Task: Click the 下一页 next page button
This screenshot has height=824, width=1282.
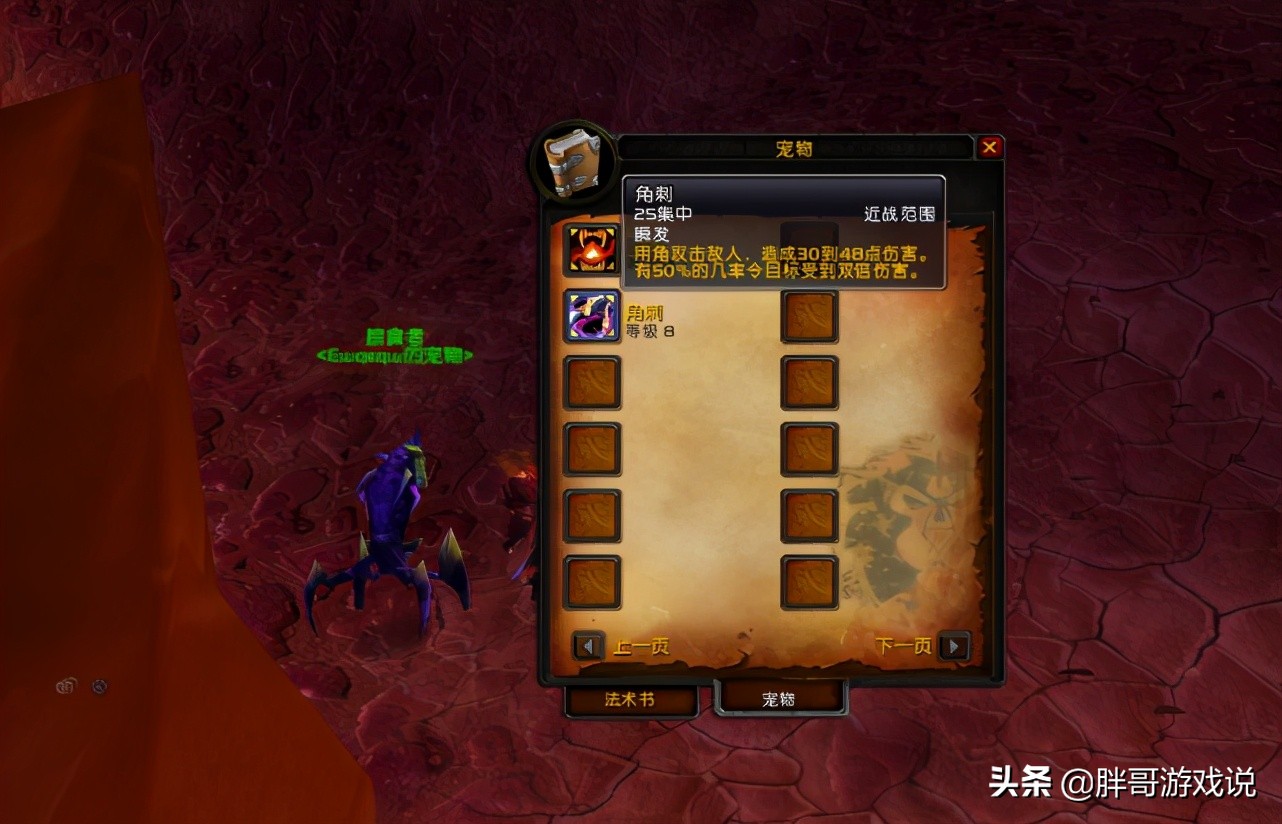Action: [x=903, y=646]
